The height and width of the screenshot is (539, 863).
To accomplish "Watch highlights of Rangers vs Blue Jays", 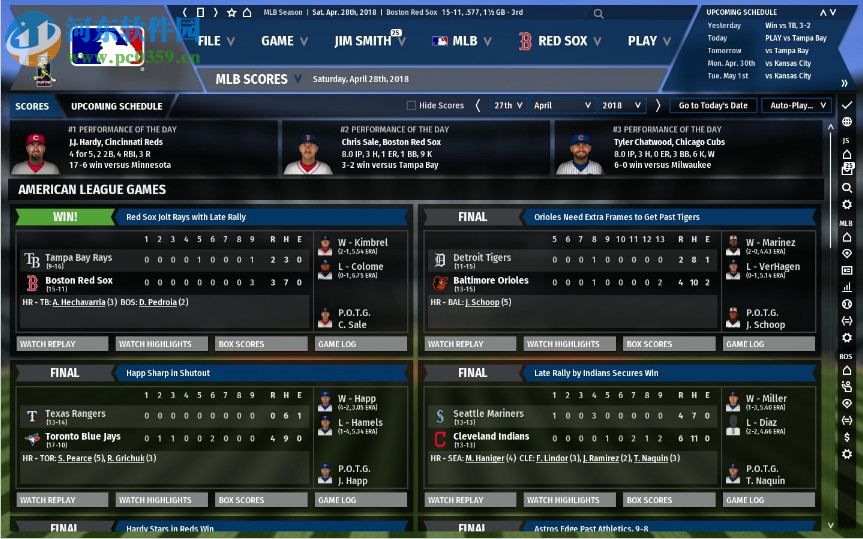I will coord(161,500).
